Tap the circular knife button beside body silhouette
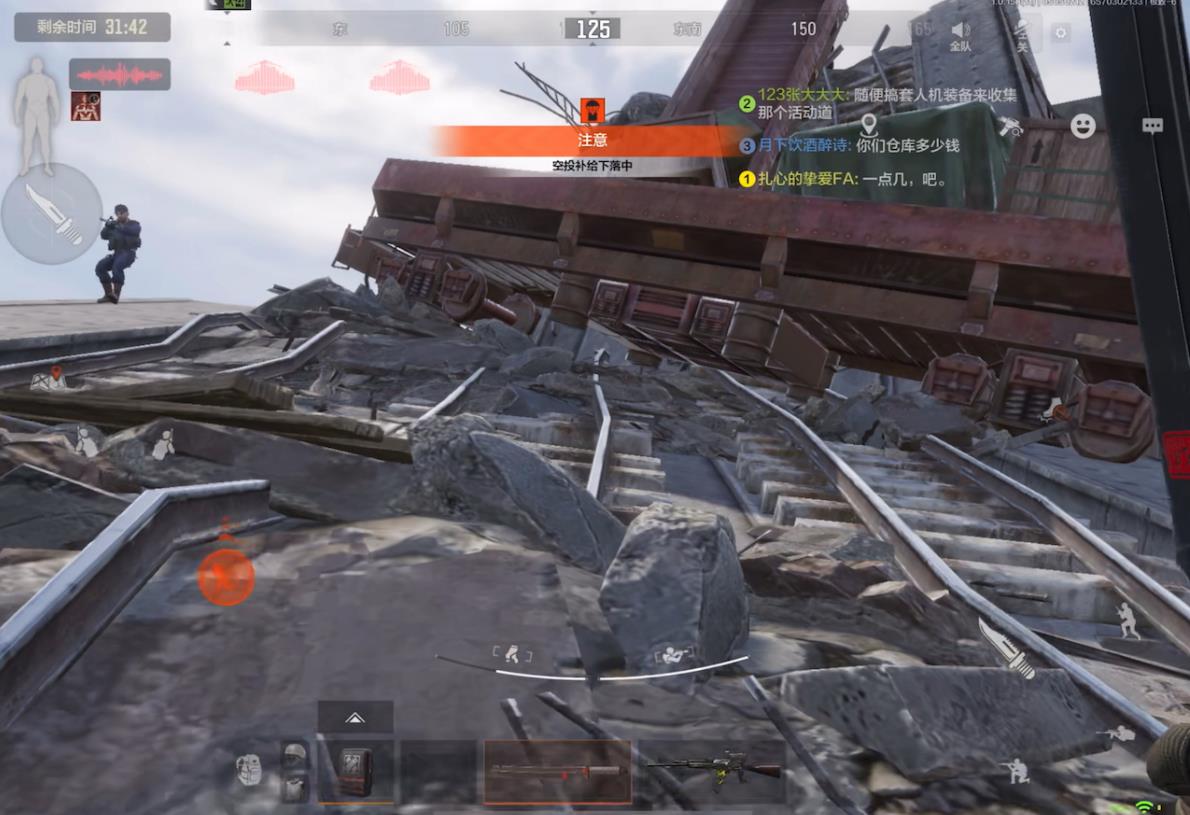The width and height of the screenshot is (1190, 815). (51, 214)
